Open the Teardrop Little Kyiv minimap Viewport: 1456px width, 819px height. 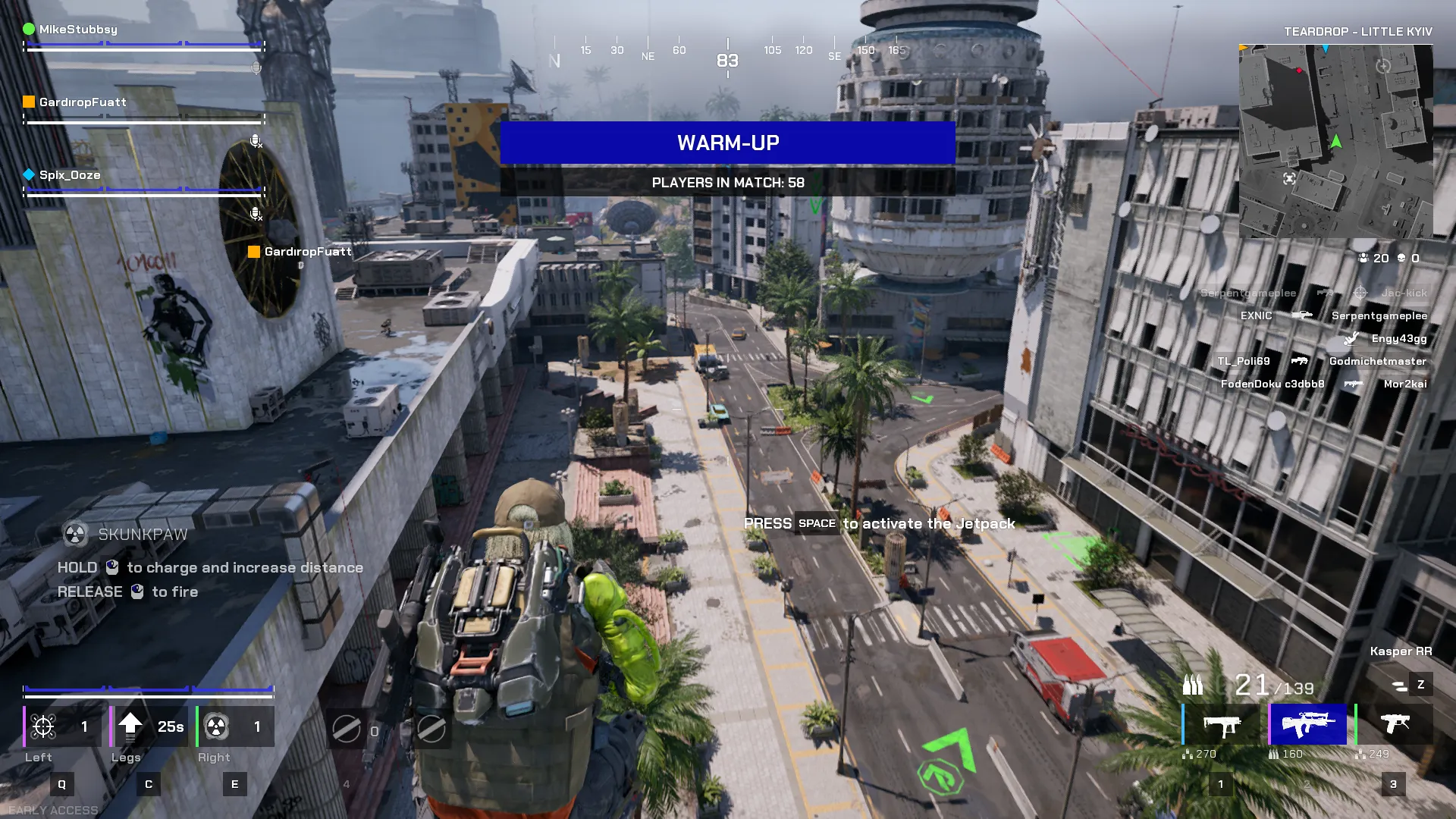[x=1335, y=141]
